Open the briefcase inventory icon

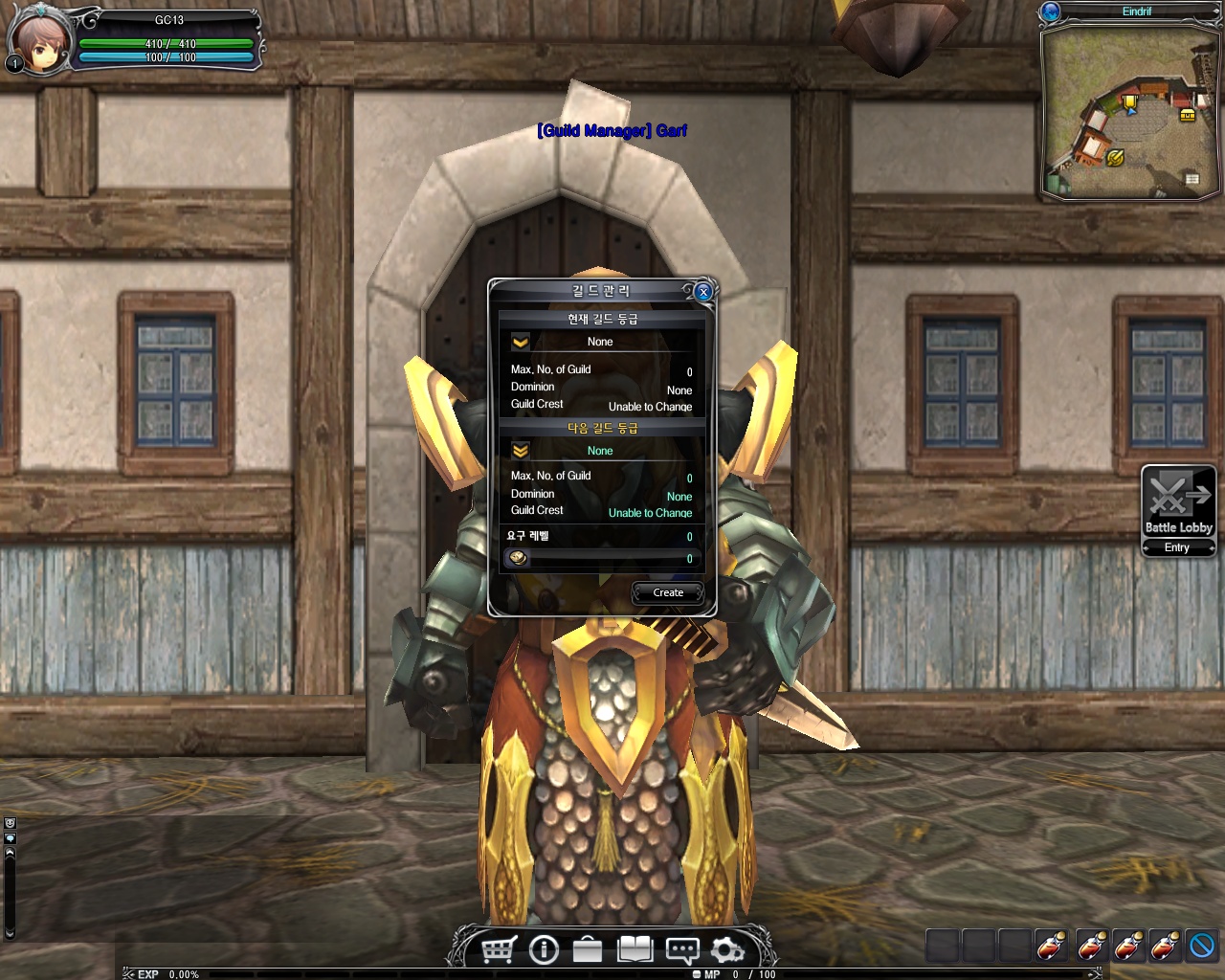click(588, 949)
